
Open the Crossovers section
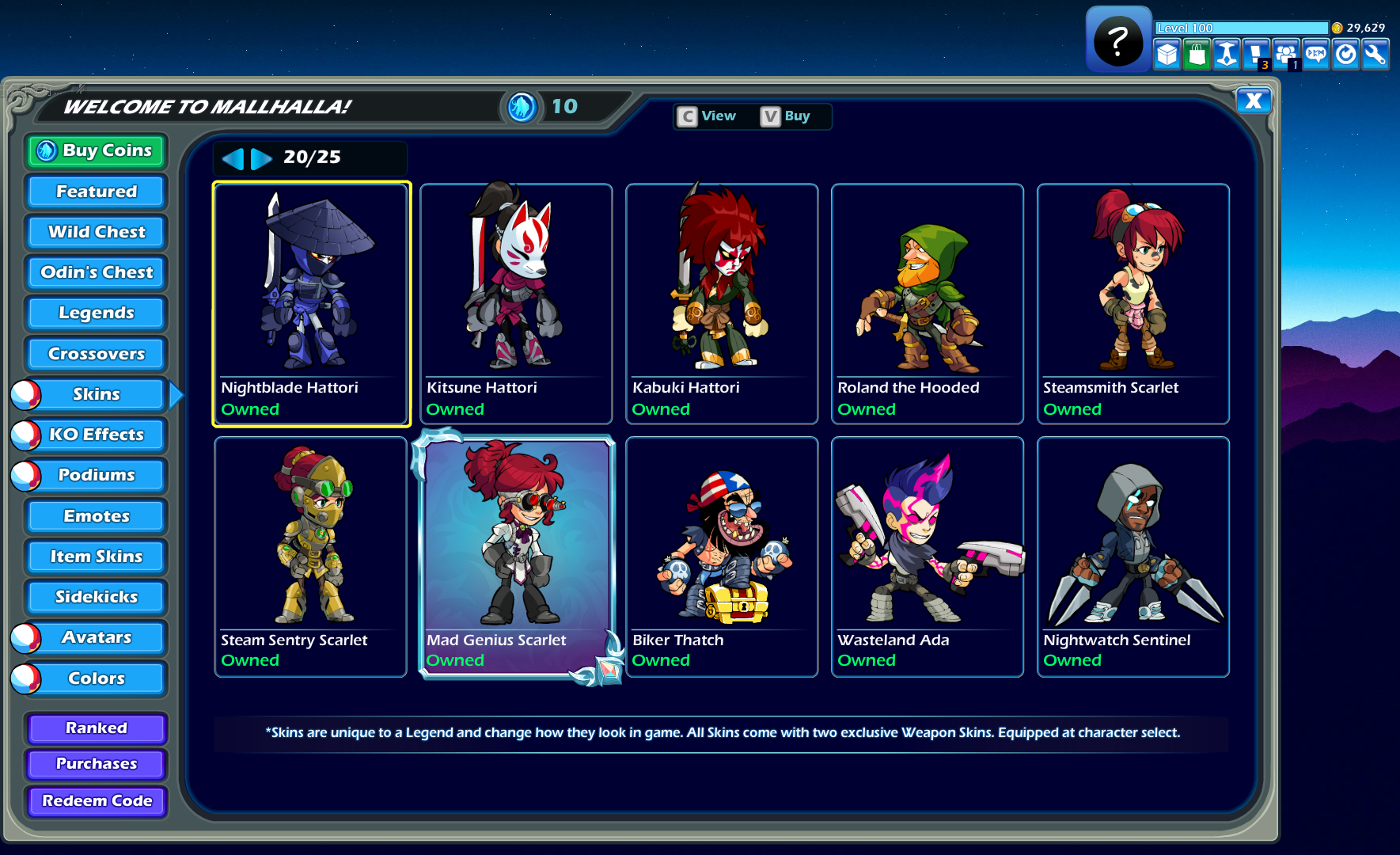pos(95,353)
